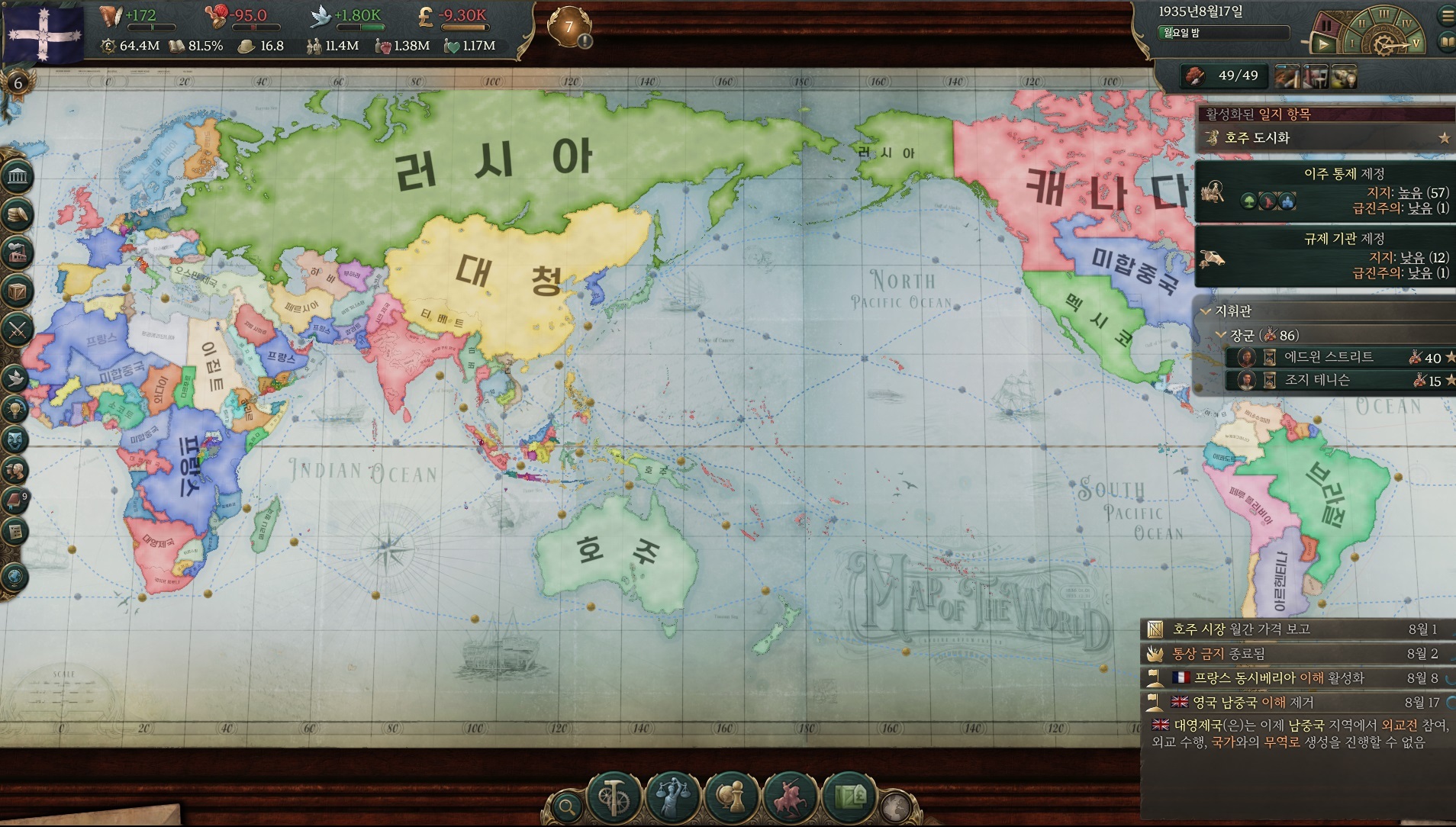The height and width of the screenshot is (827, 1456).
Task: Activate the military lens with horseman statue
Action: click(791, 798)
